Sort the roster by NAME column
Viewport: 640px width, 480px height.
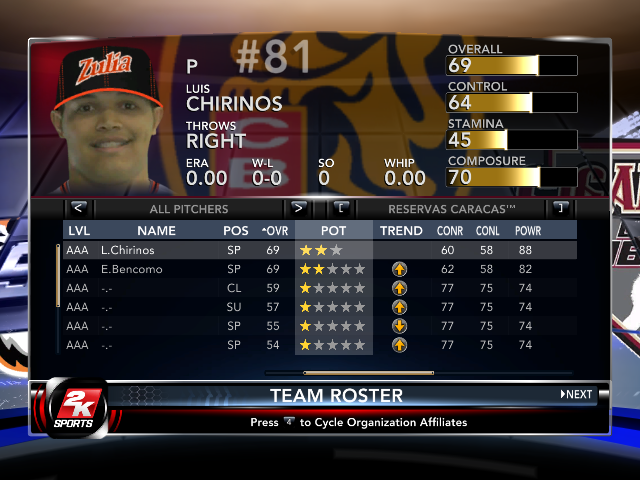[156, 231]
